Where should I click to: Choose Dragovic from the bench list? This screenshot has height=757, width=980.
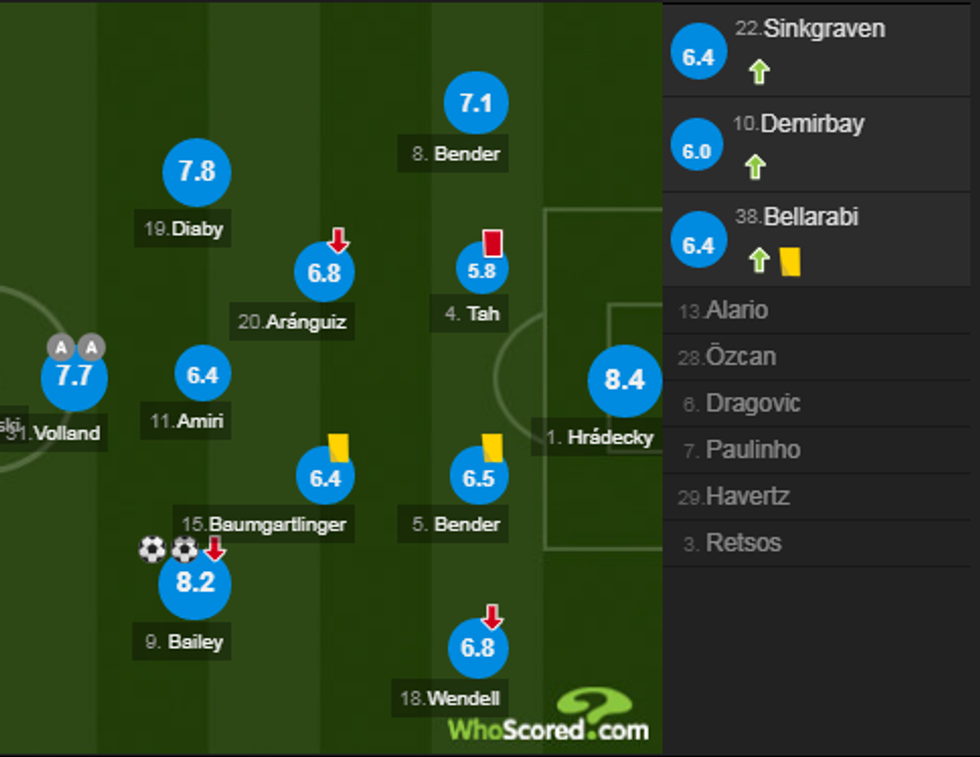tap(752, 404)
